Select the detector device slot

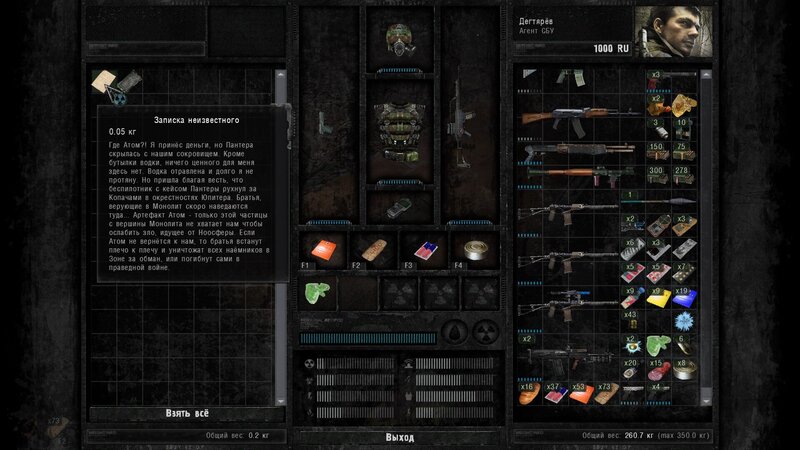[x=400, y=207]
